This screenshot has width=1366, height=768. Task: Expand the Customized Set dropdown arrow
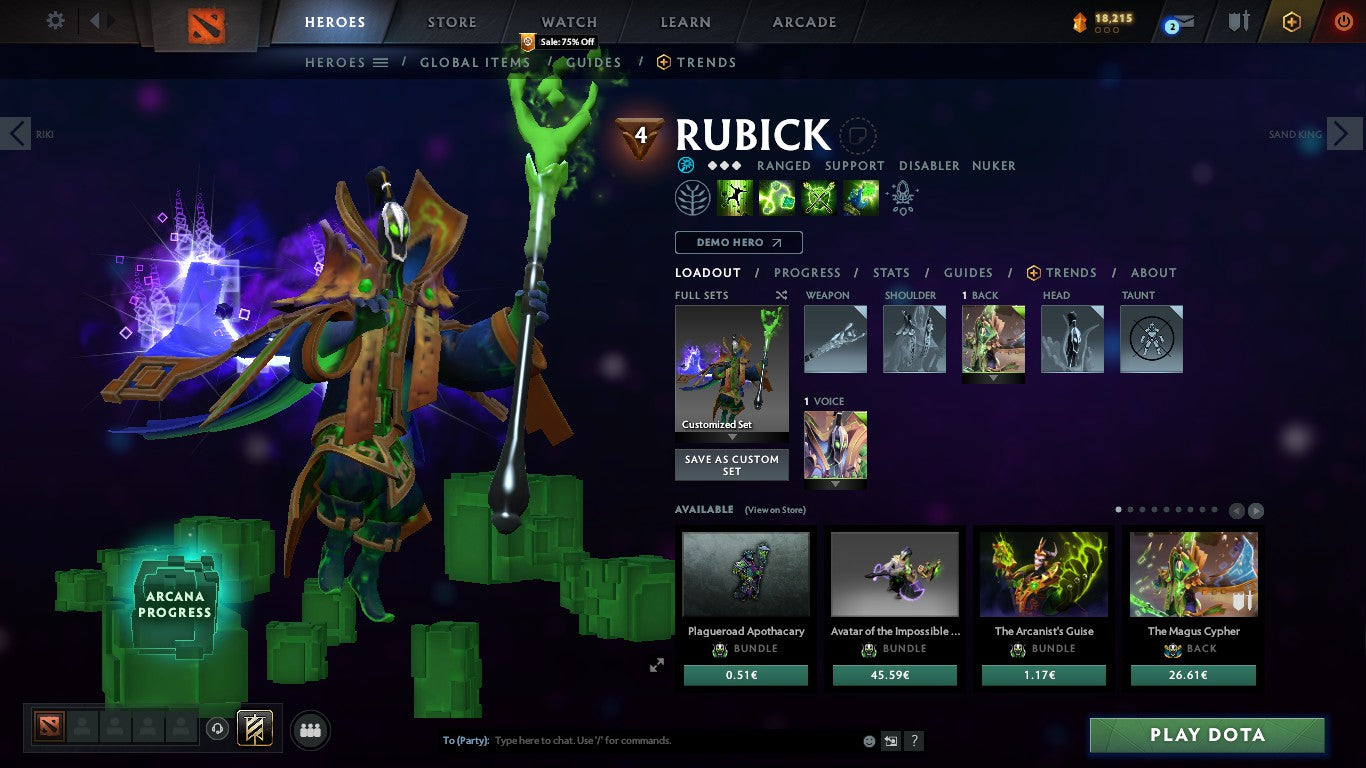(732, 437)
